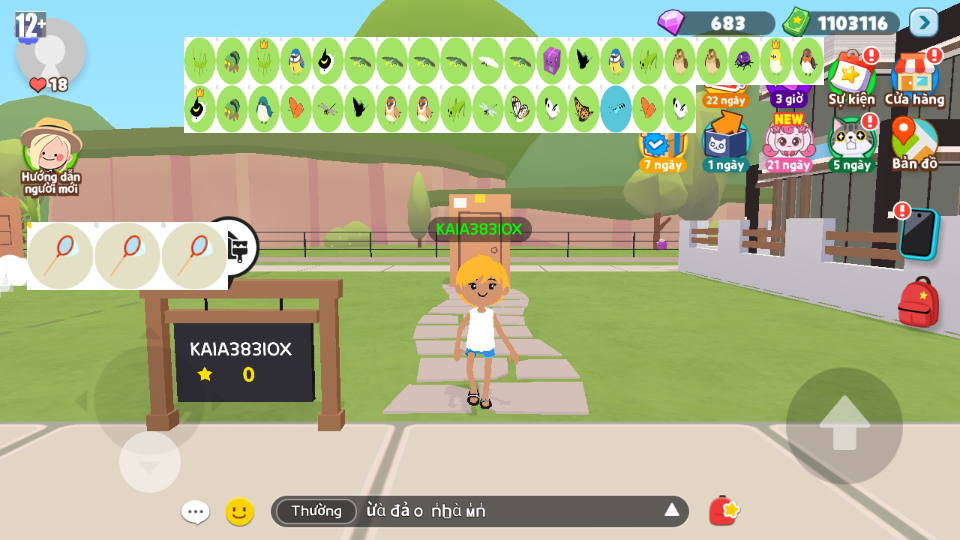This screenshot has height=540, width=960.
Task: Open the red backpack inventory
Action: tap(918, 303)
